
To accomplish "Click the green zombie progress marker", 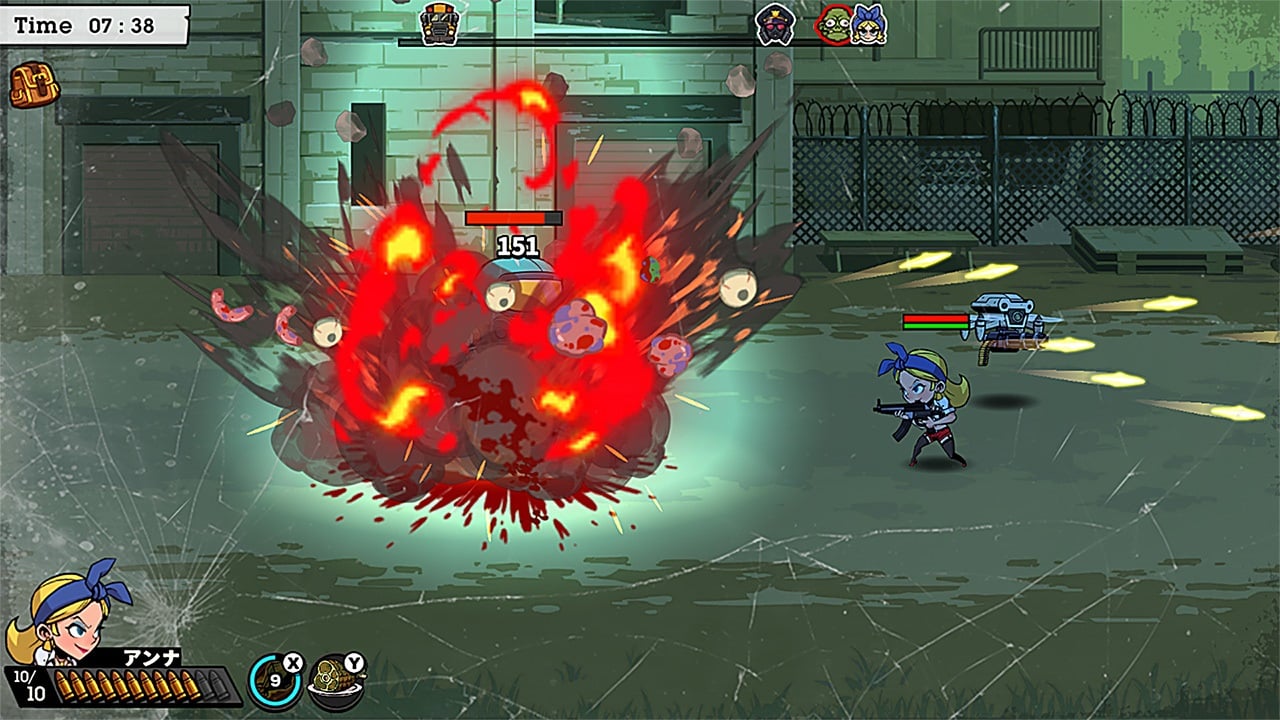I will (833, 24).
